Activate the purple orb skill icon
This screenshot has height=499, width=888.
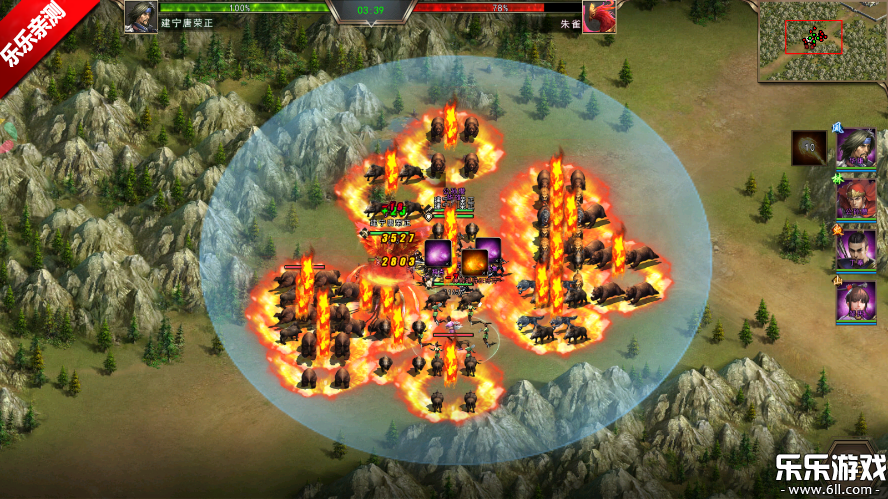(438, 254)
